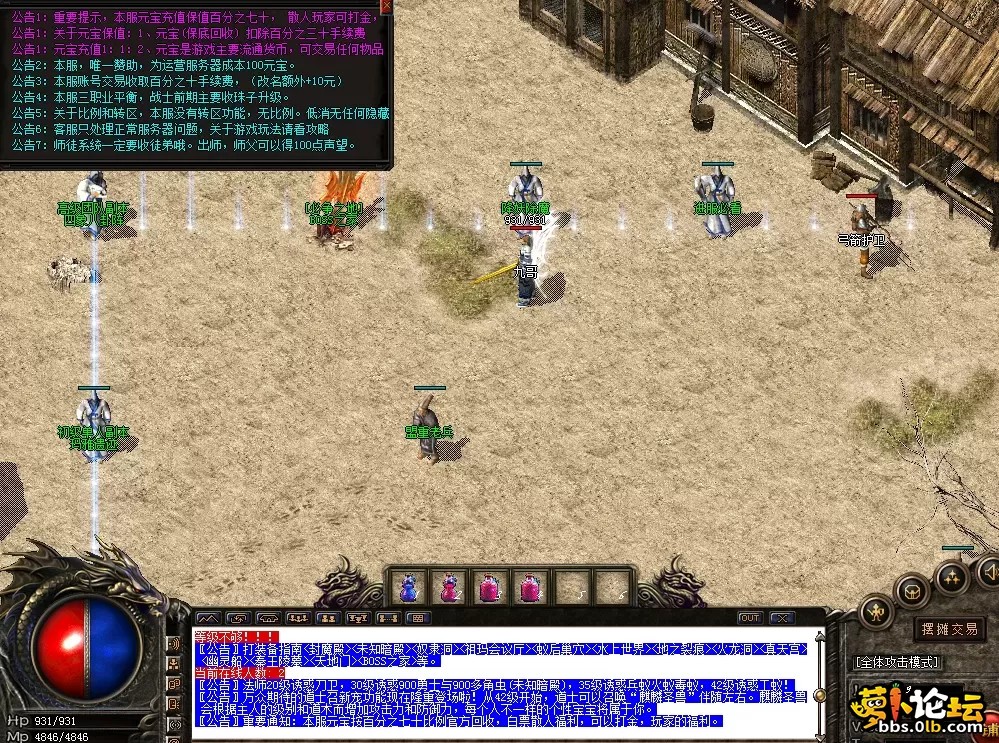Open the inventory bag icon
Image resolution: width=999 pixels, height=743 pixels.
click(909, 590)
